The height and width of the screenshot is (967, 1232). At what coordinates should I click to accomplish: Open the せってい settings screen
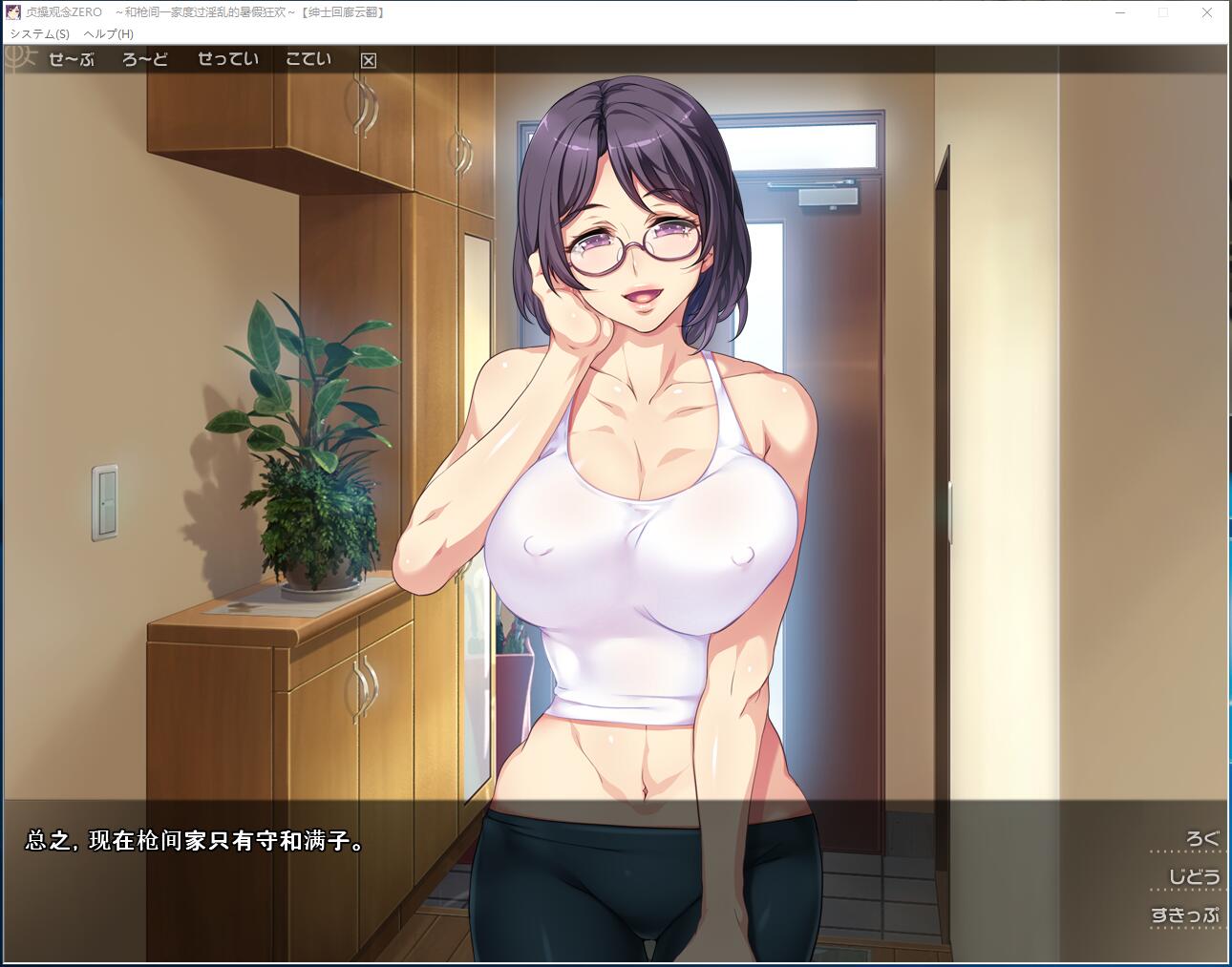(228, 59)
